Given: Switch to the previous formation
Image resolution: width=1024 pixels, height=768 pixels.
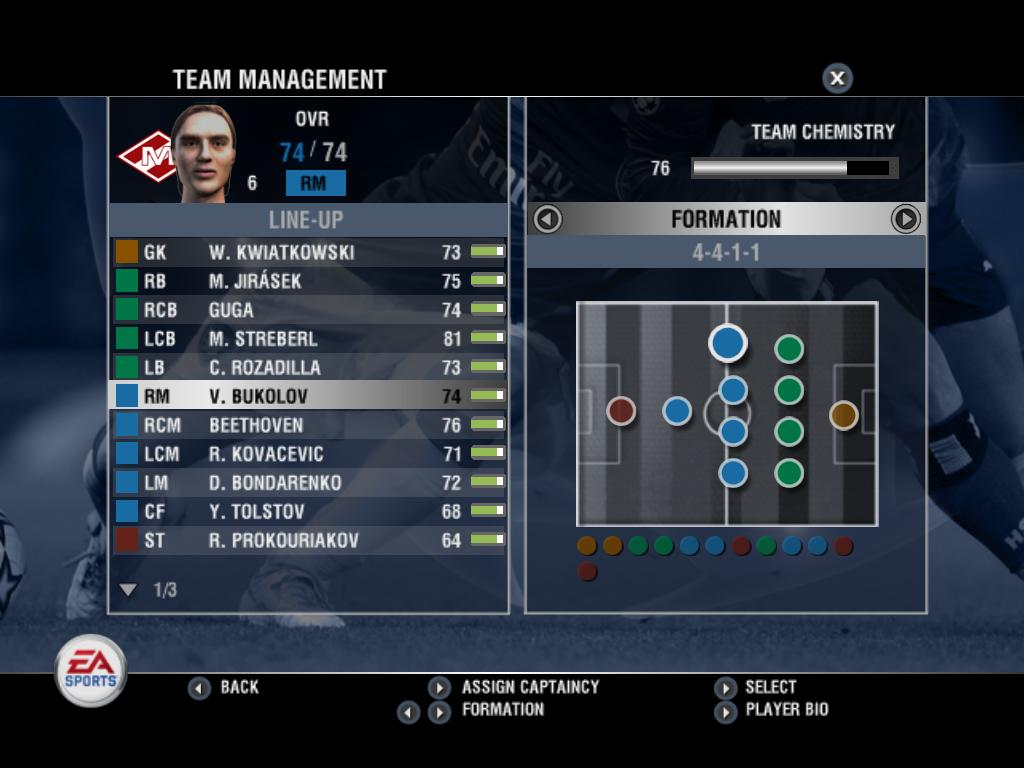Looking at the screenshot, I should point(548,218).
